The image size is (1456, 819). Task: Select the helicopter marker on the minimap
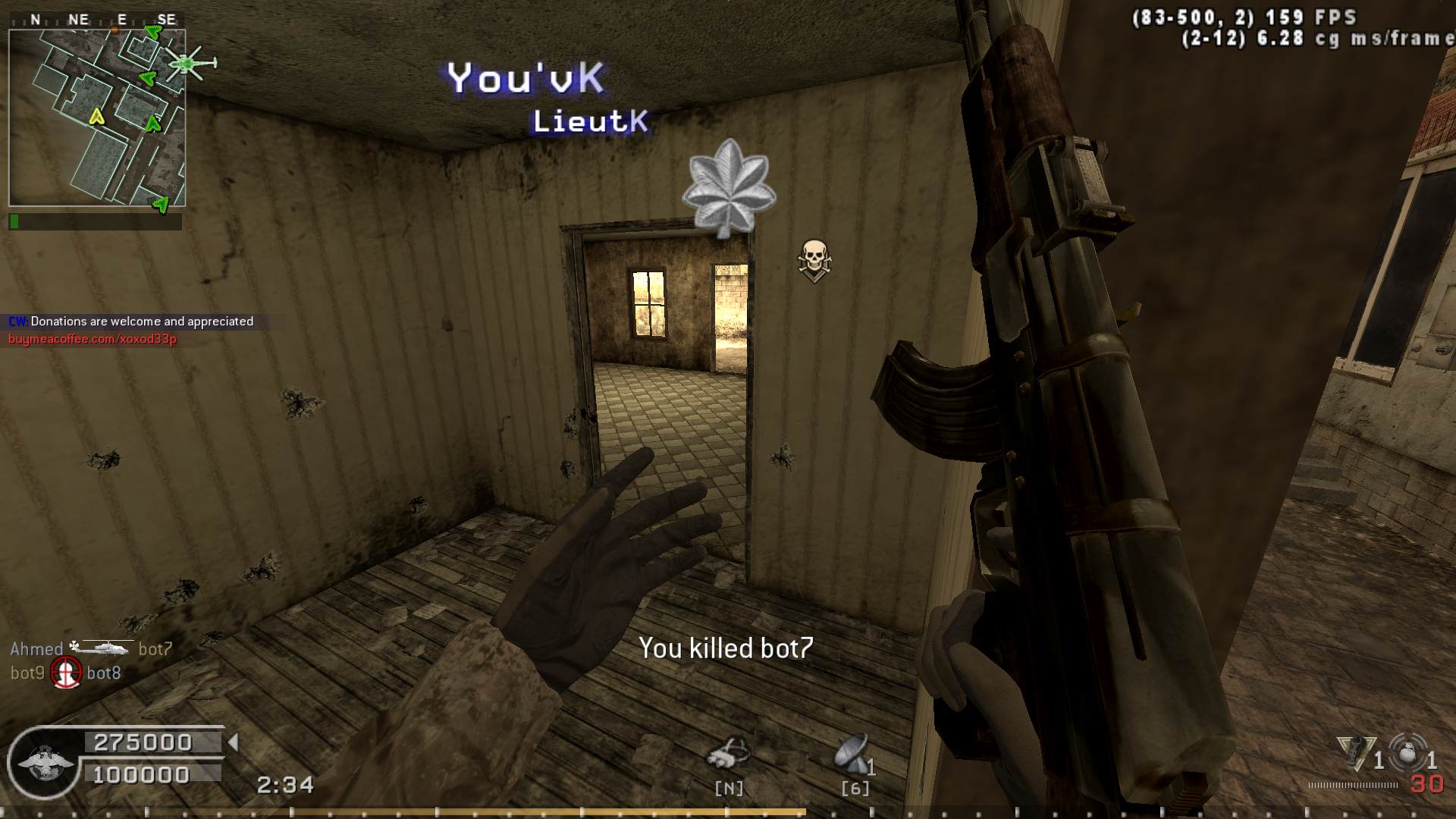coord(190,64)
